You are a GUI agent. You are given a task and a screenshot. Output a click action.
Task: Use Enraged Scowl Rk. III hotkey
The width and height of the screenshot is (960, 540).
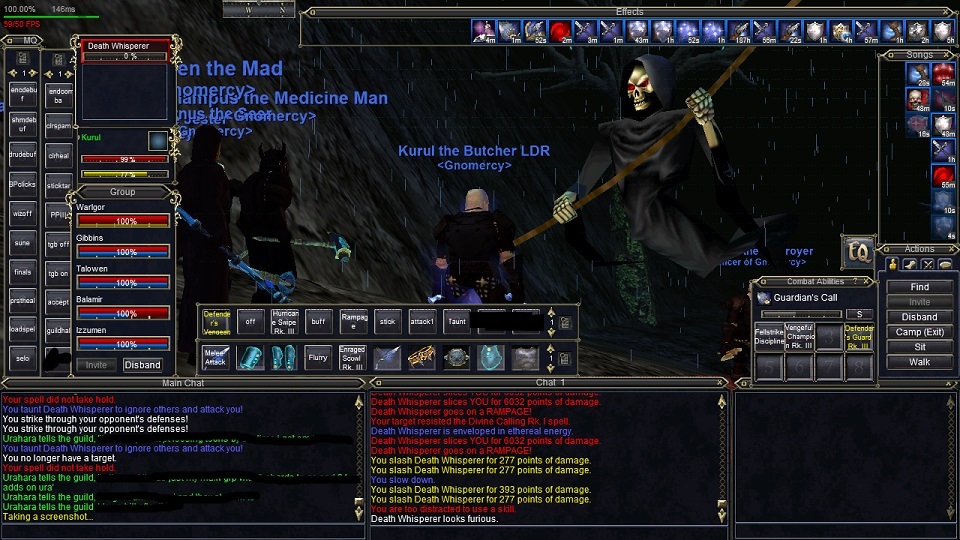[352, 358]
